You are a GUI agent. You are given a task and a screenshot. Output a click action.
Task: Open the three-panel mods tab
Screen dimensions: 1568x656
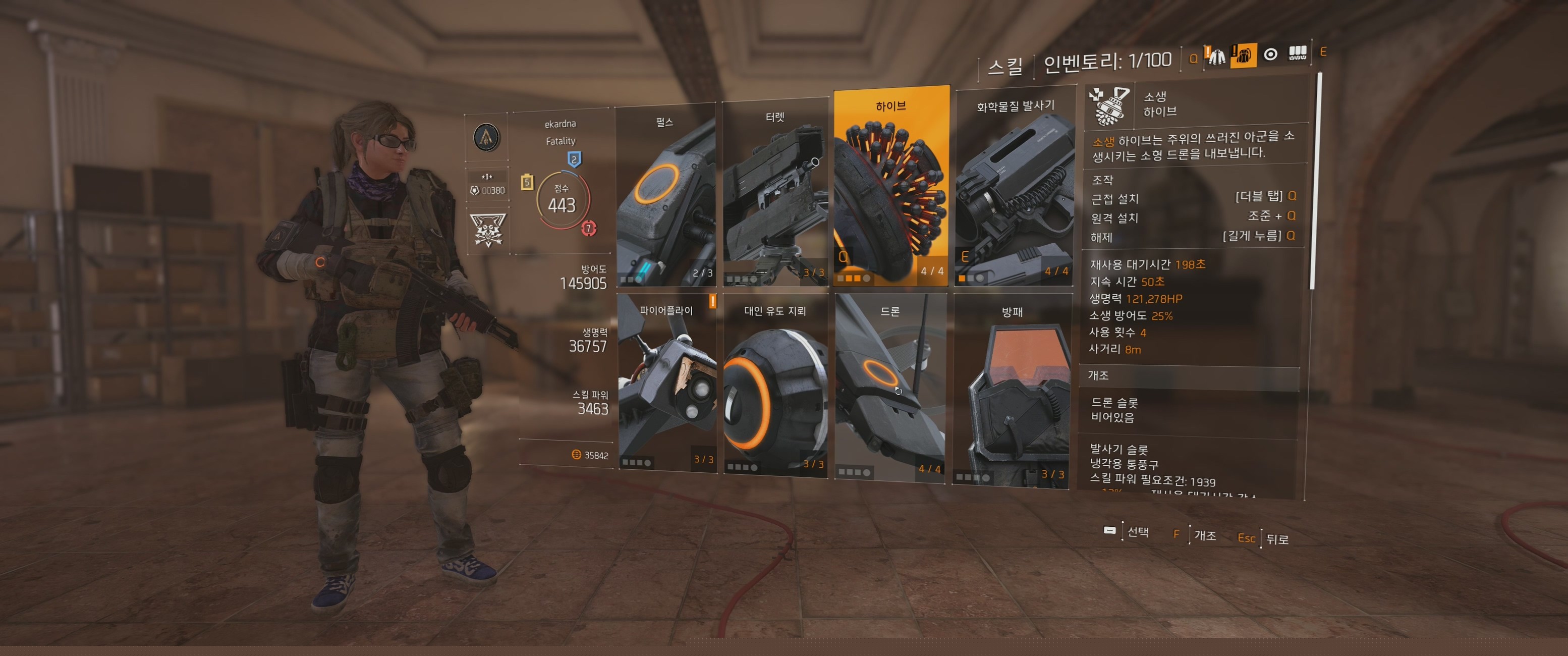pyautogui.click(x=1297, y=53)
